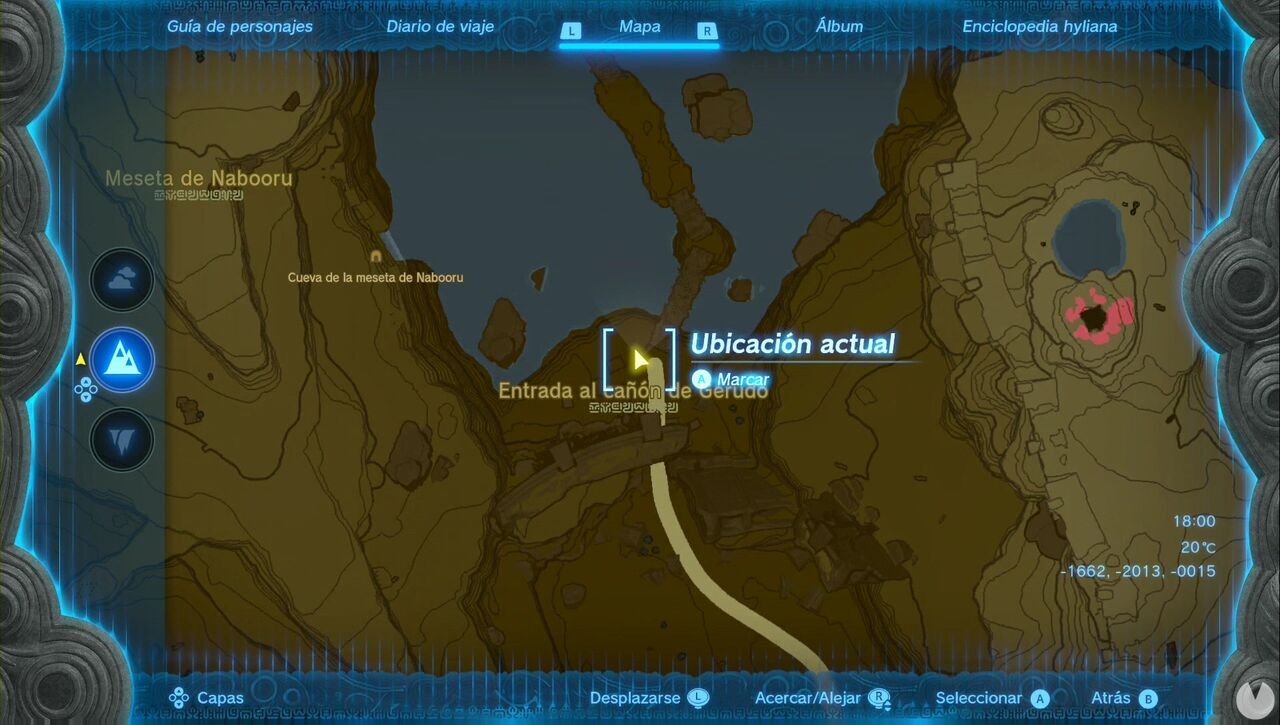Click the cave icon above Cueva de la meseta
Image resolution: width=1280 pixels, height=725 pixels.
374,257
